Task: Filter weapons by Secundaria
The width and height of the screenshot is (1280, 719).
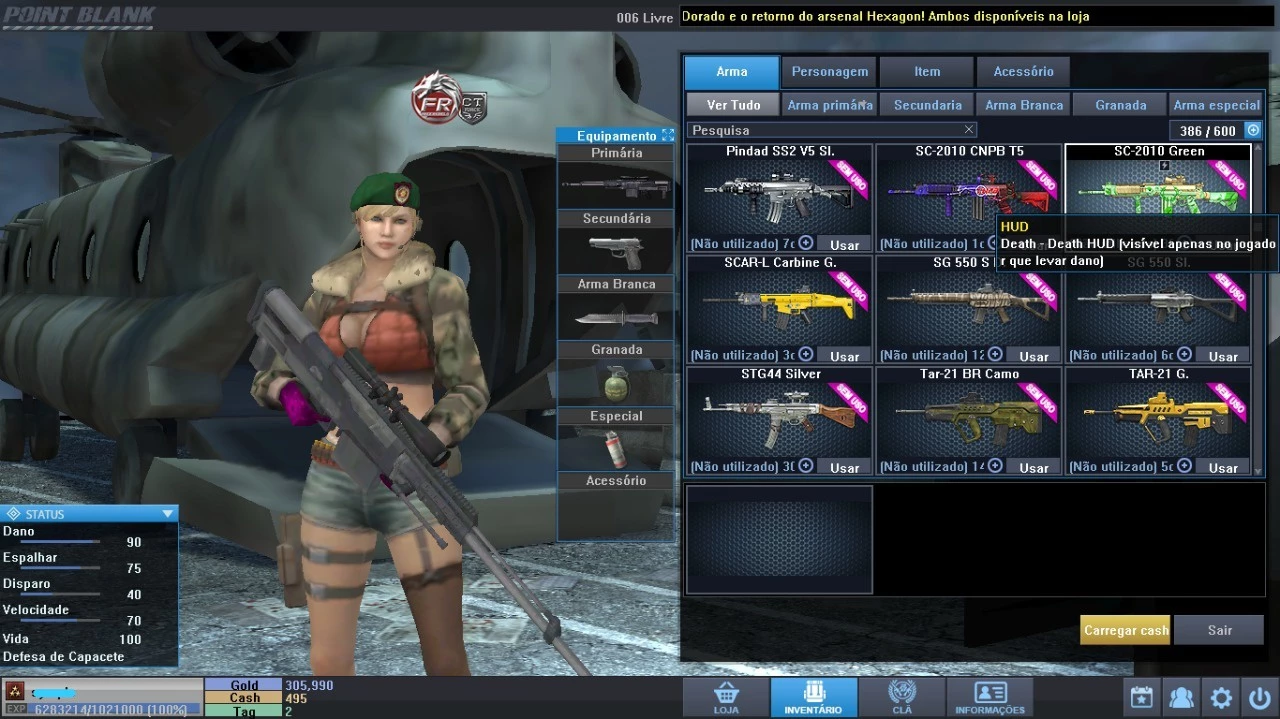Action: [x=927, y=105]
